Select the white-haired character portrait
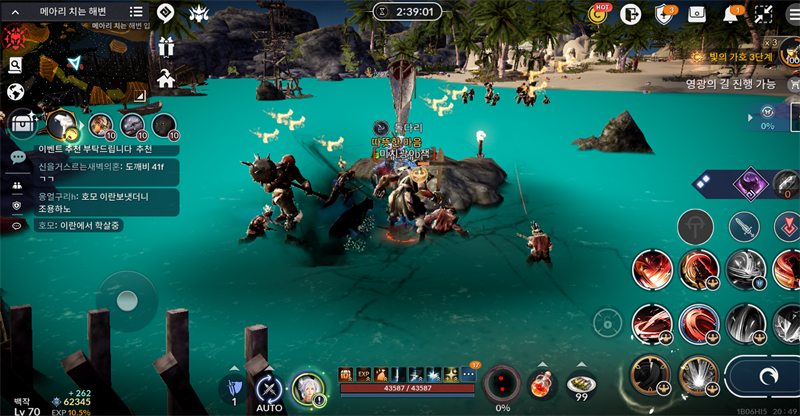This screenshot has height=416, width=800. pos(308,389)
